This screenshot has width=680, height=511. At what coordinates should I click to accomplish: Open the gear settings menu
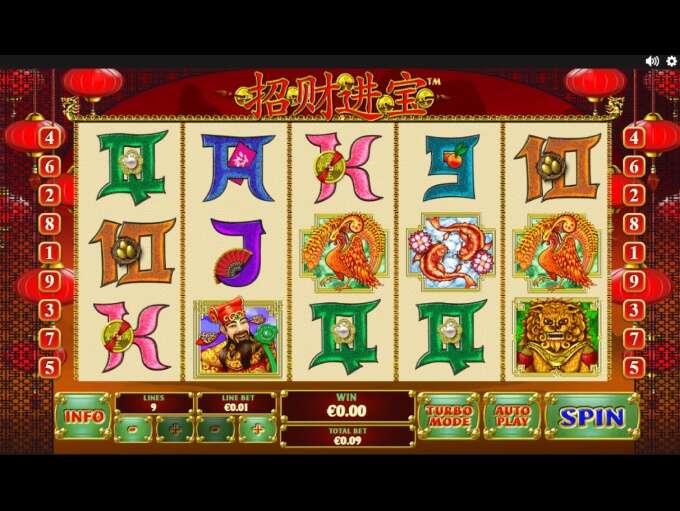click(671, 61)
